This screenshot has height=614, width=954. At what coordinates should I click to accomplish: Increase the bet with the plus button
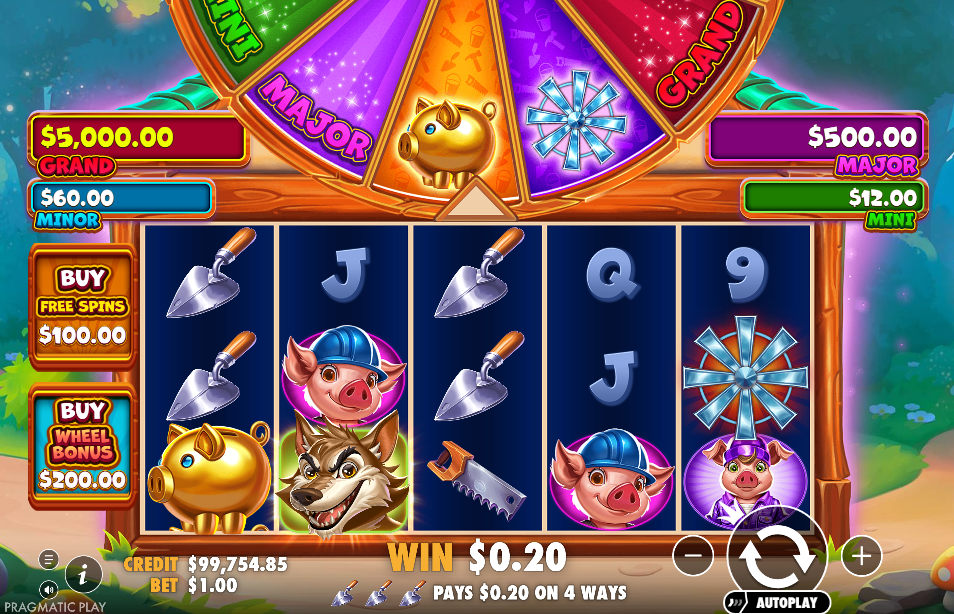[861, 555]
